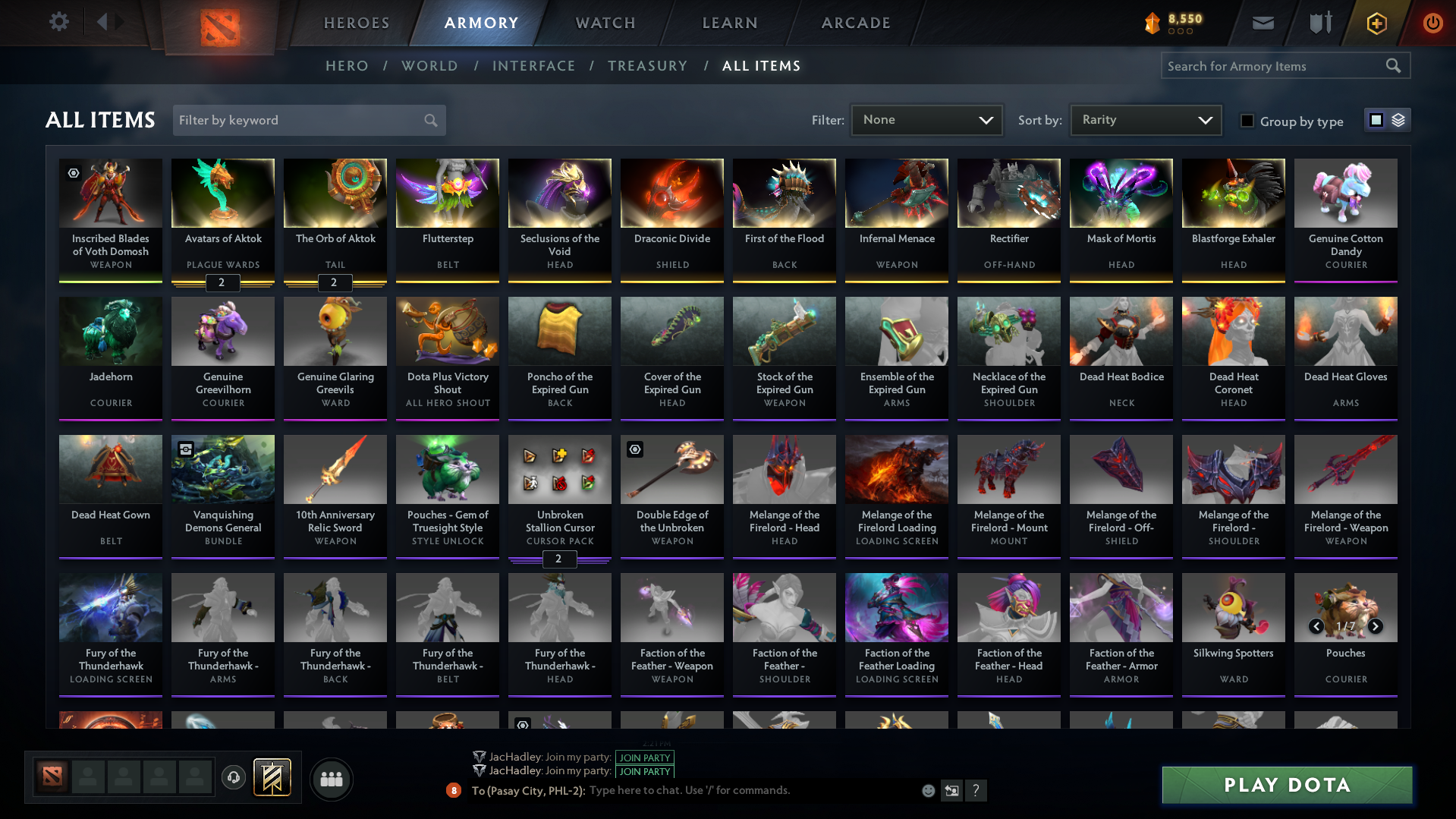This screenshot has height=819, width=1456.
Task: Open the Sort by Rarity dropdown
Action: pos(1145,119)
